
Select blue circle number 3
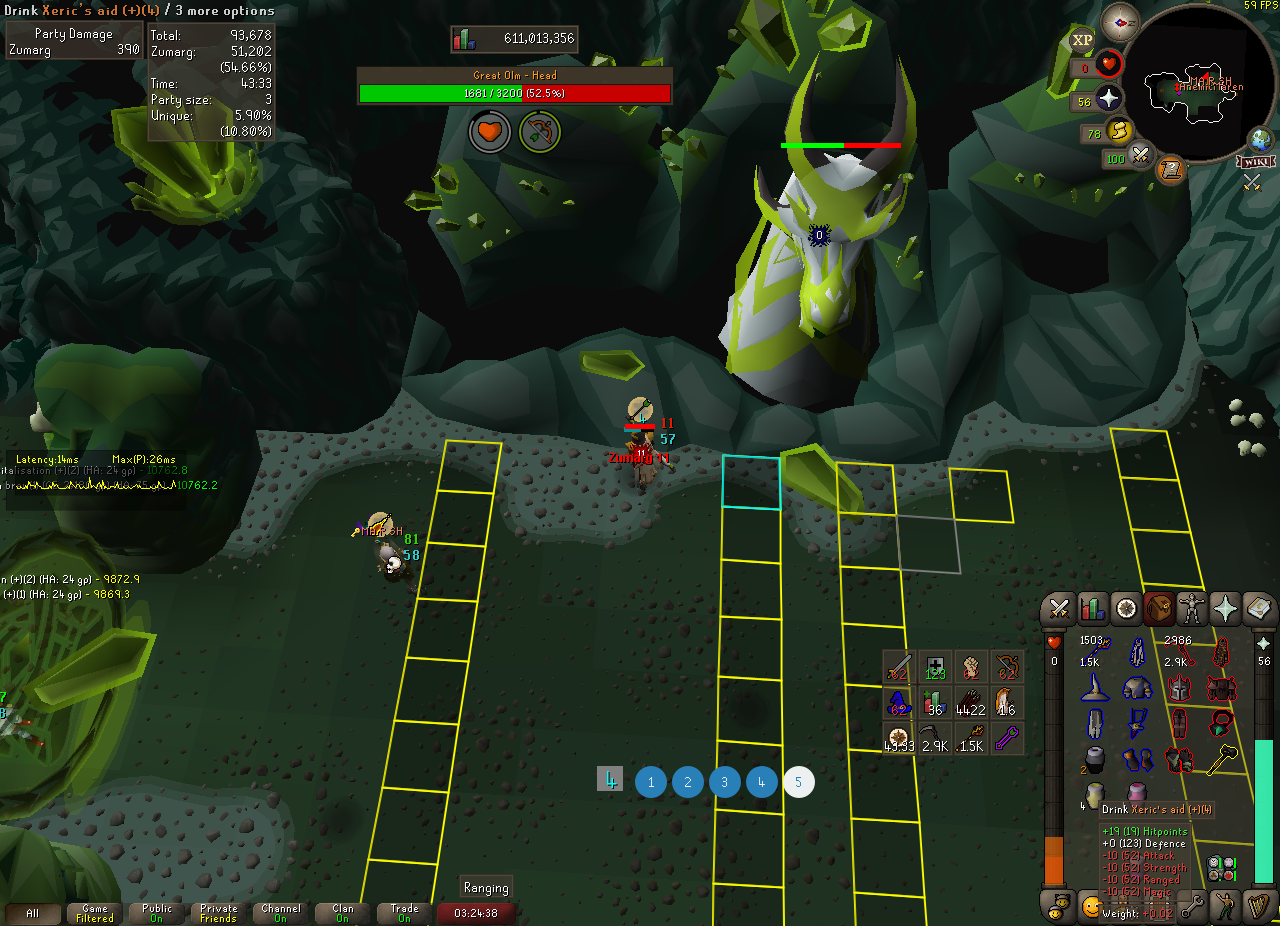725,782
